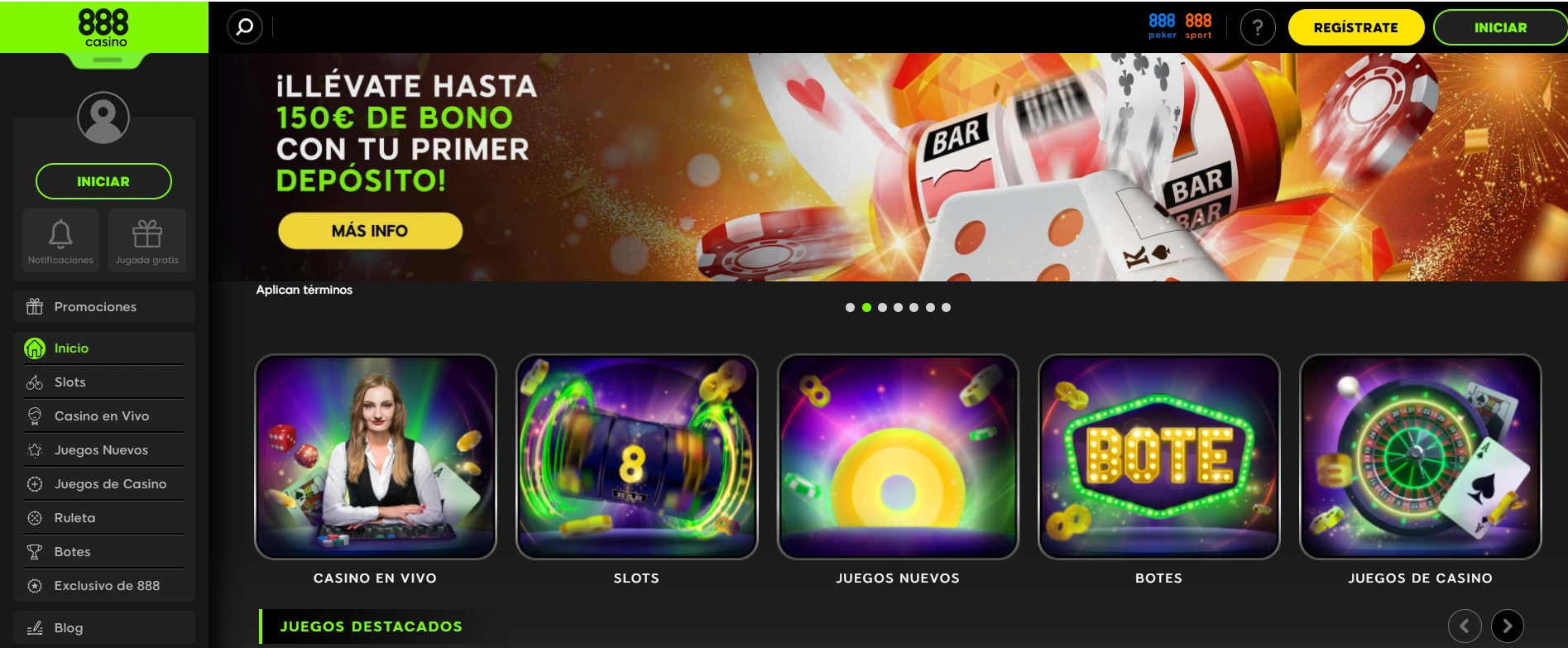
Task: Open the Slots menu item
Action: click(70, 382)
